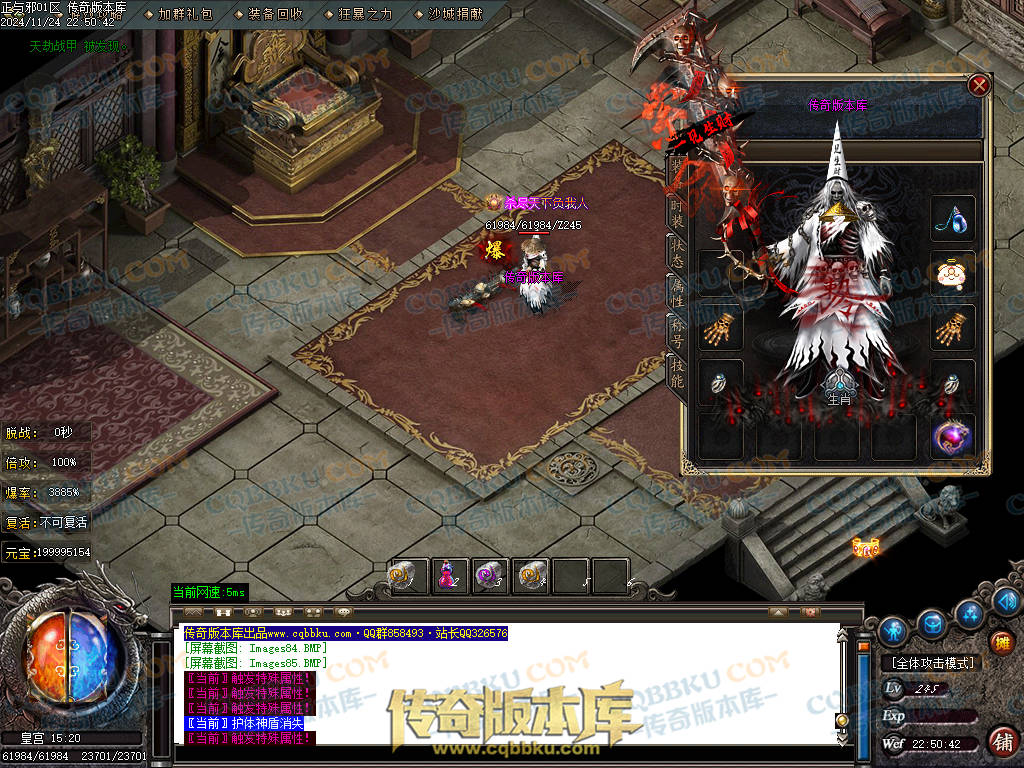1024x768 pixels.
Task: Select the purple dragon orb equipment slot
Action: pos(952,438)
